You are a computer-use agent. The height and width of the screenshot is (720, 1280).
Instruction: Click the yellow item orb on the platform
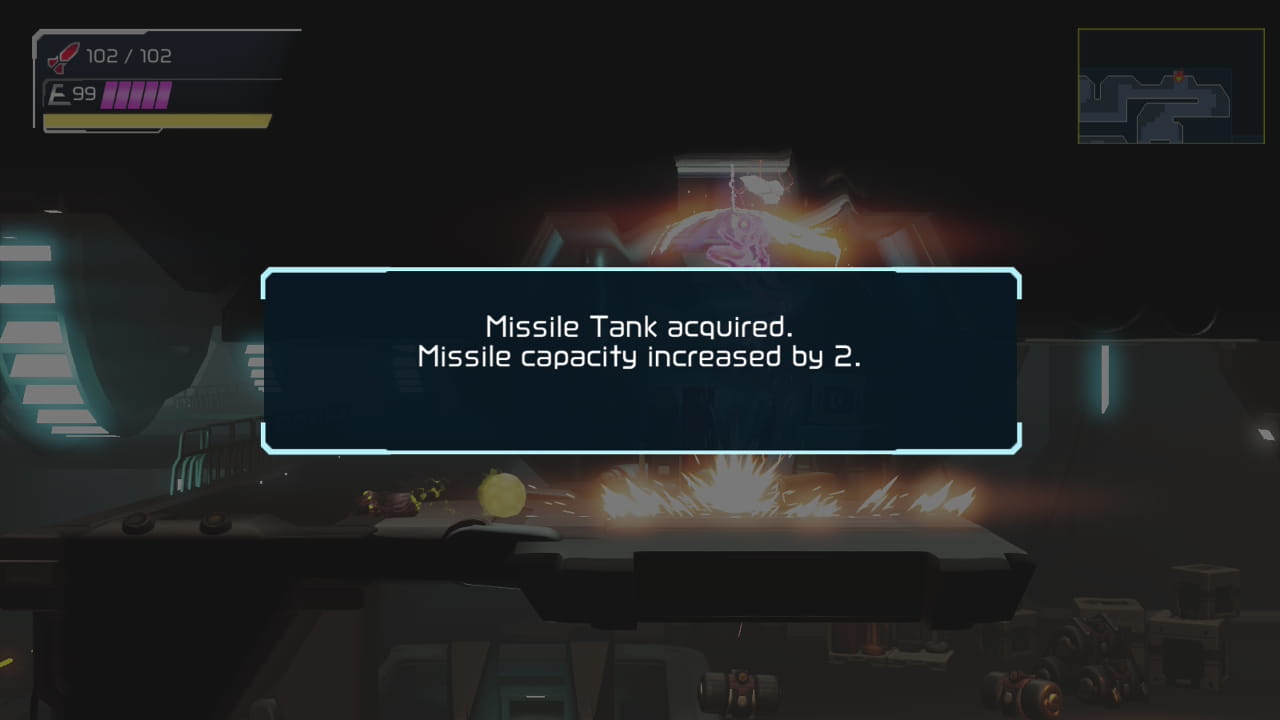click(x=503, y=493)
